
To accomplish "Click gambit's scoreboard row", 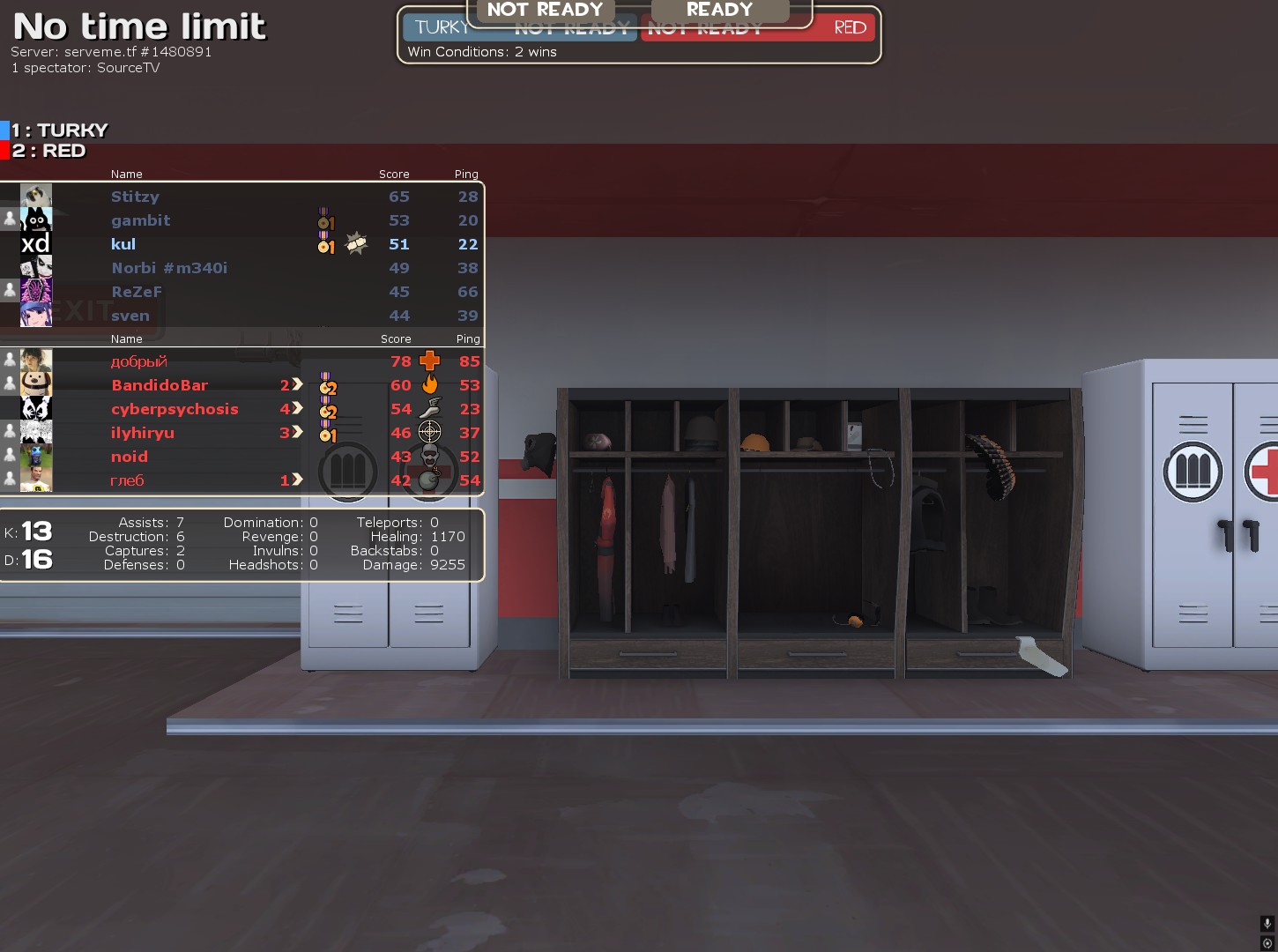I will (140, 220).
